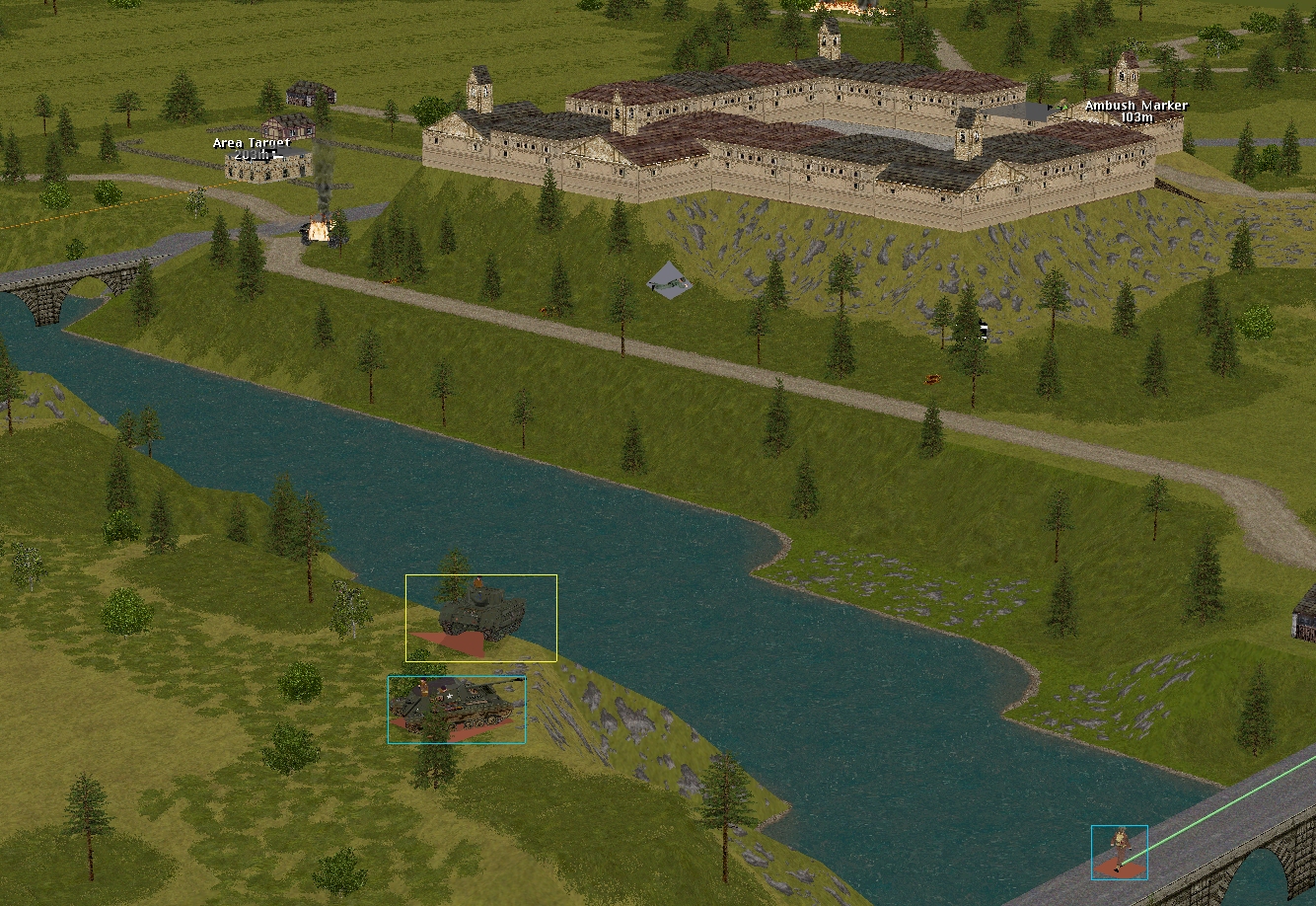Select the star-marked tank destroyer in cyan box
The height and width of the screenshot is (906, 1316).
458,707
